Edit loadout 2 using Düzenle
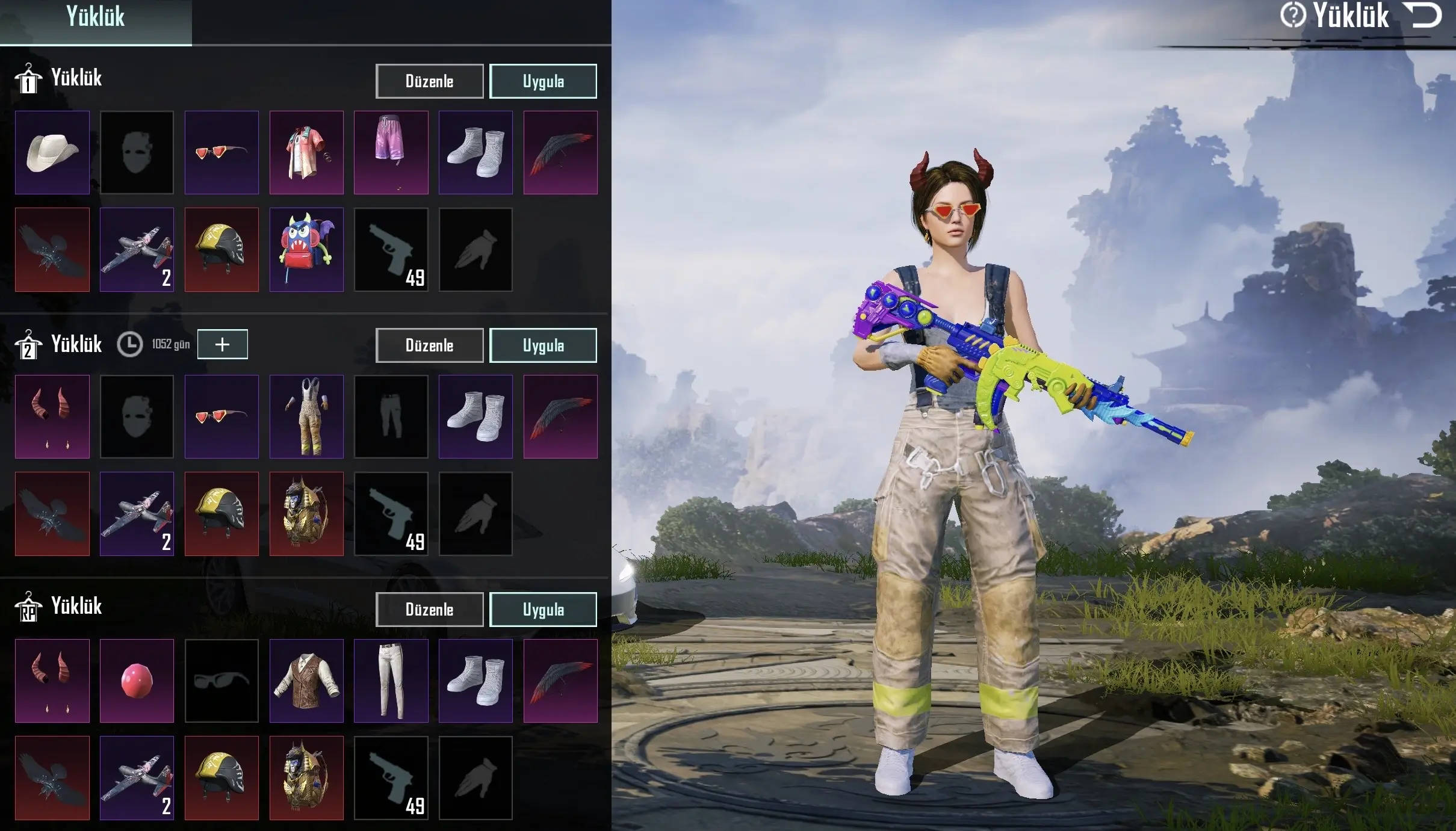1456x831 pixels. [x=429, y=345]
